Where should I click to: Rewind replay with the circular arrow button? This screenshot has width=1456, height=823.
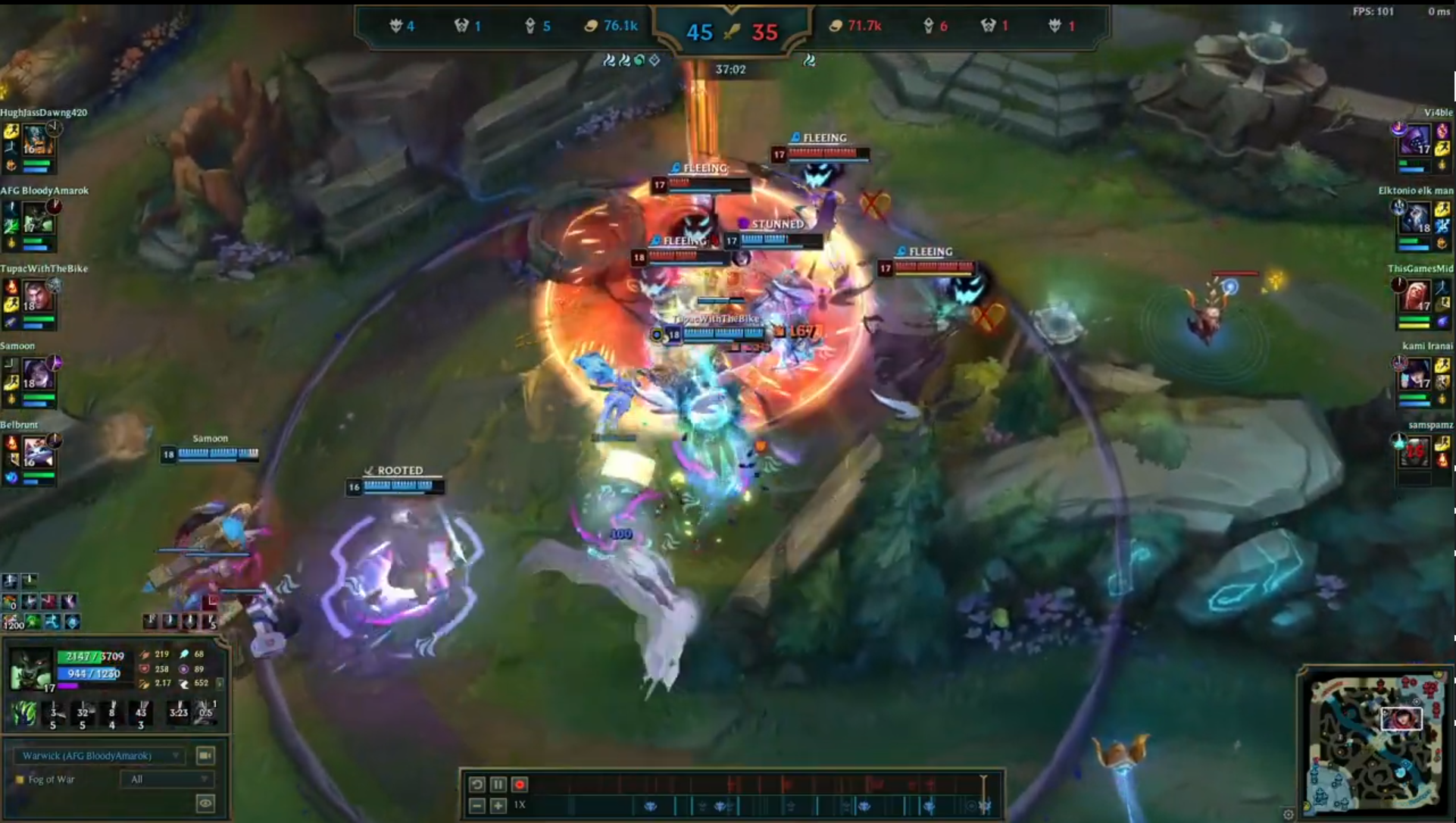[x=476, y=784]
